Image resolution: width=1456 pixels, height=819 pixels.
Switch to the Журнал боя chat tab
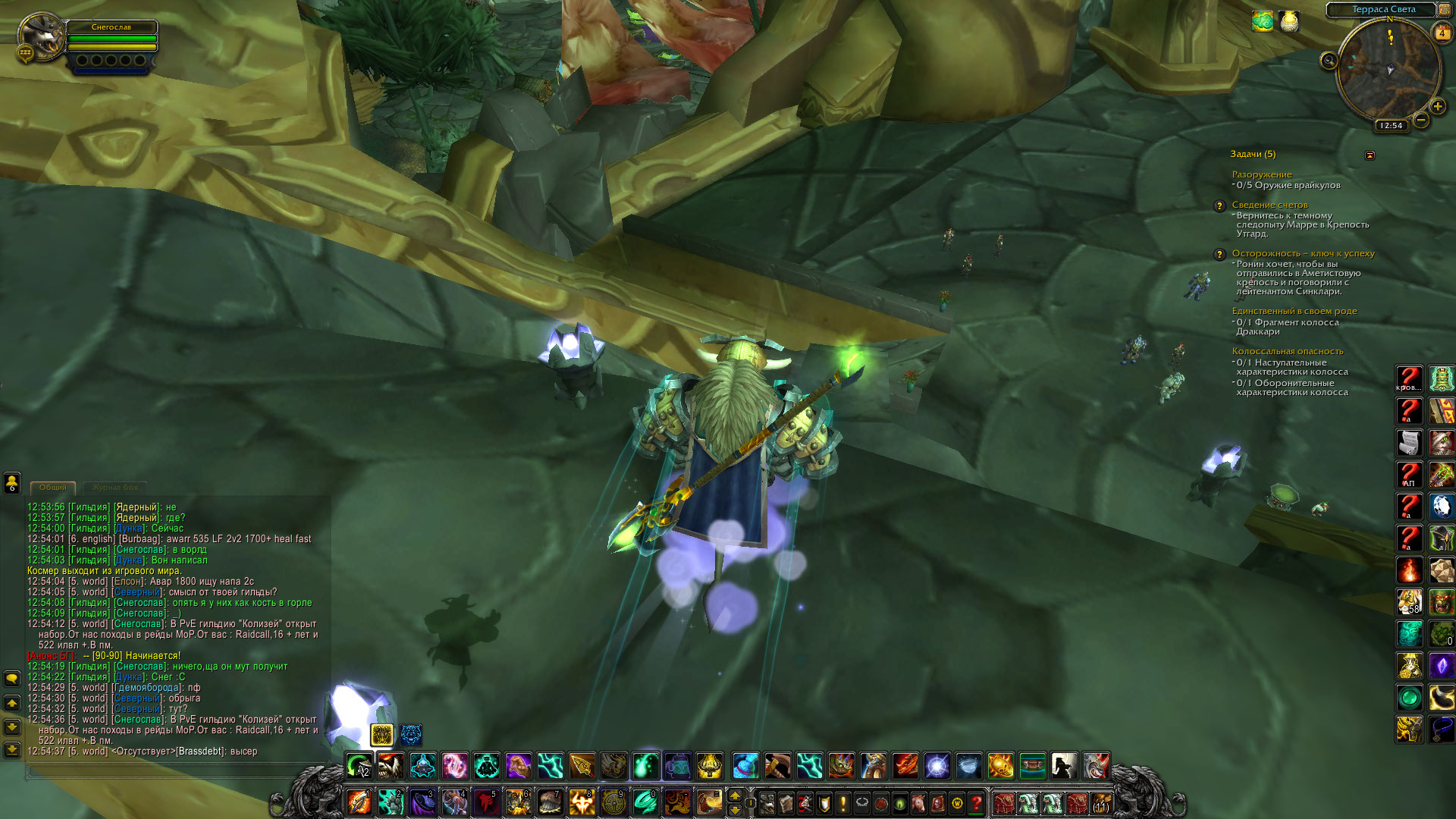point(115,488)
